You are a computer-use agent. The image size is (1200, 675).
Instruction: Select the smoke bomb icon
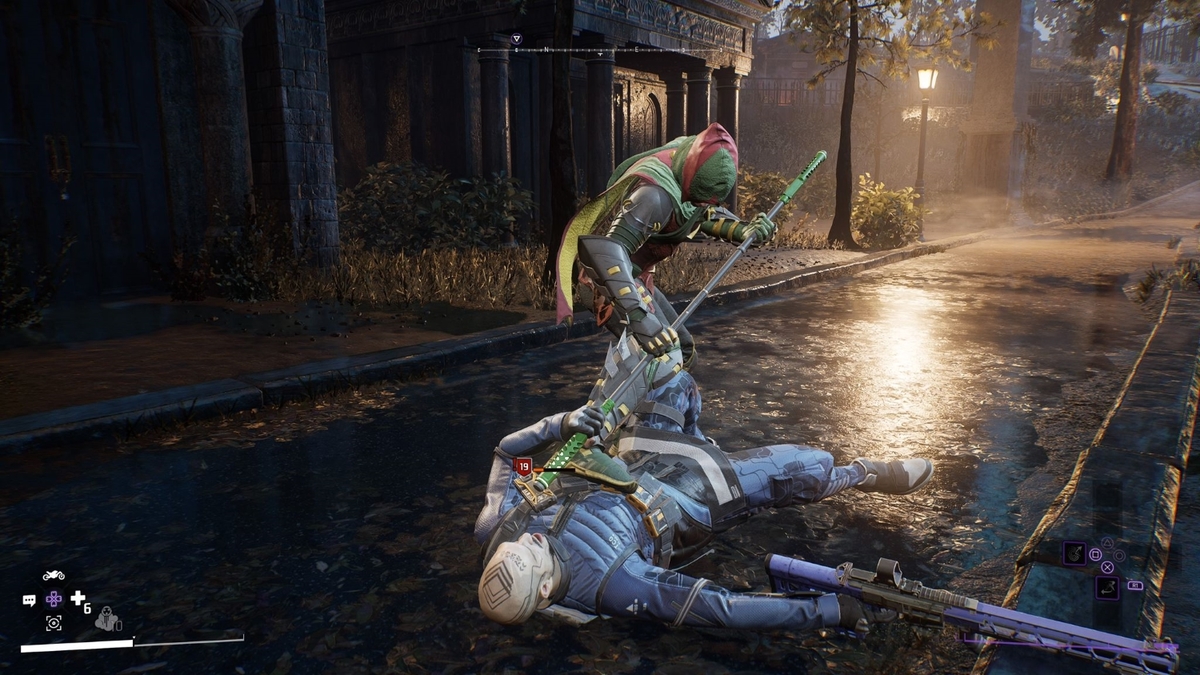[x=107, y=620]
